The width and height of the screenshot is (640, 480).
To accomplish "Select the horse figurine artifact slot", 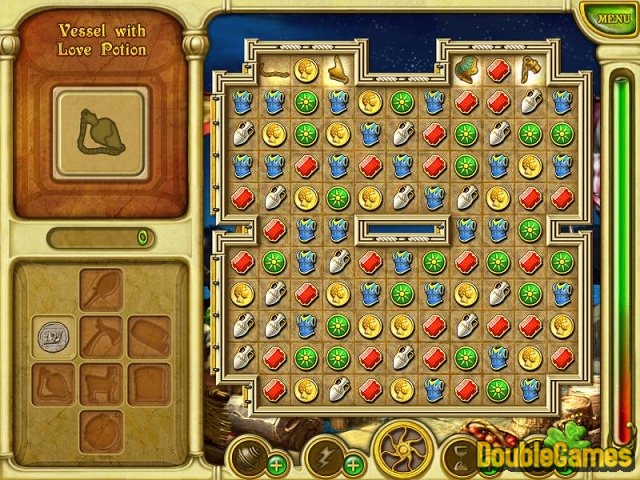I will tap(101, 383).
